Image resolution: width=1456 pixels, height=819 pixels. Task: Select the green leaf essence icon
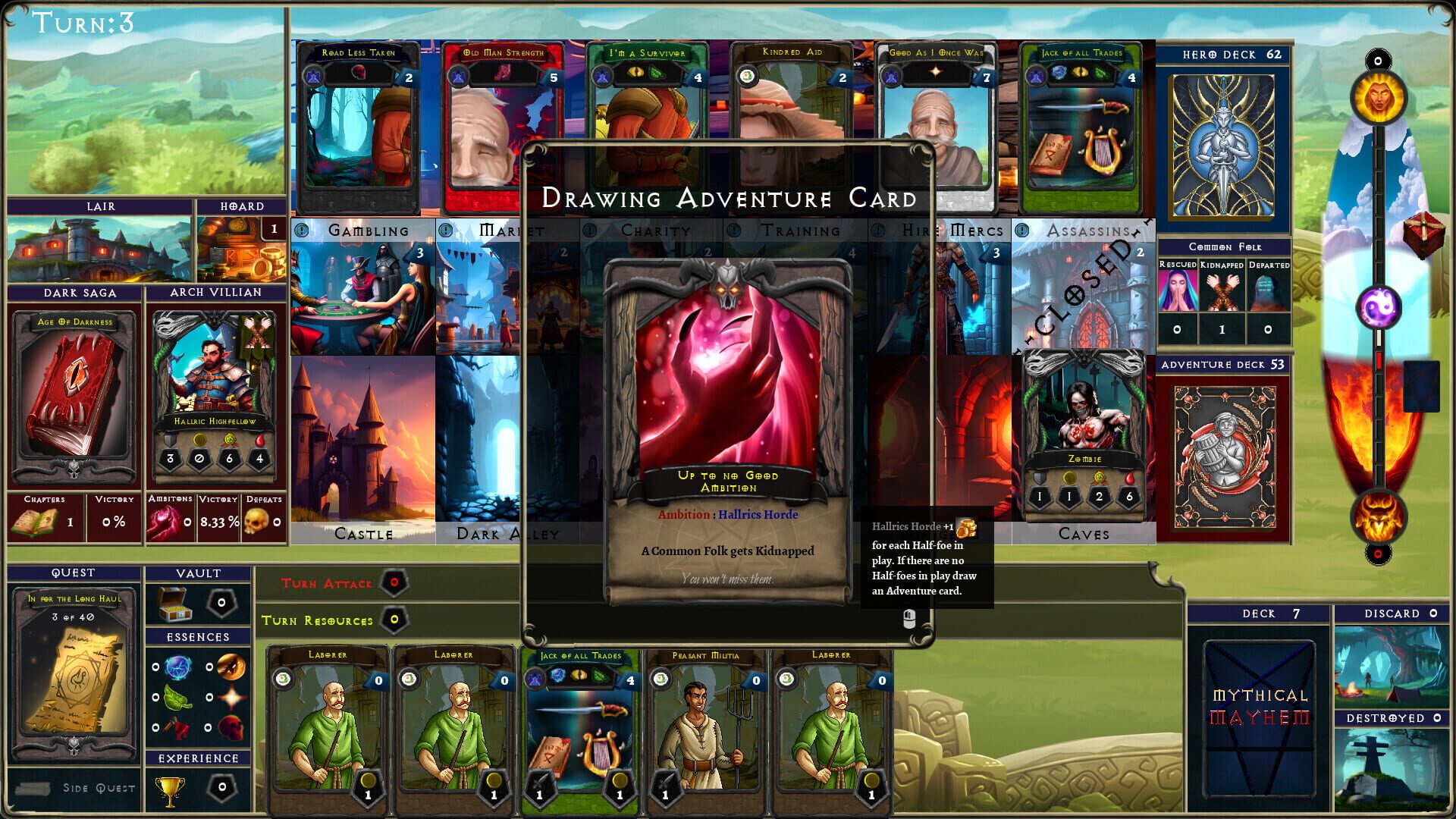click(x=178, y=696)
